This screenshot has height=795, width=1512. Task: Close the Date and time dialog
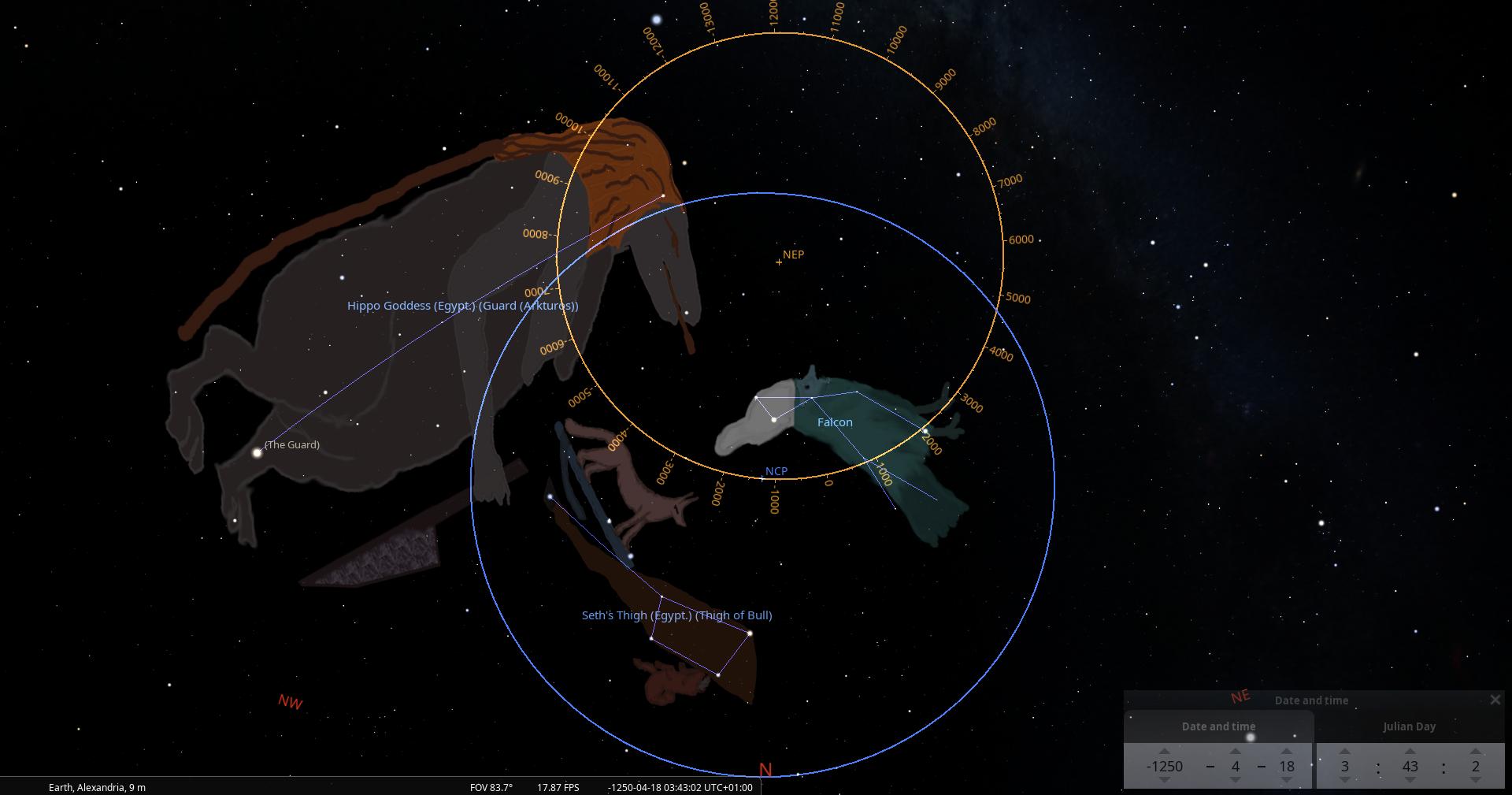[x=1495, y=700]
